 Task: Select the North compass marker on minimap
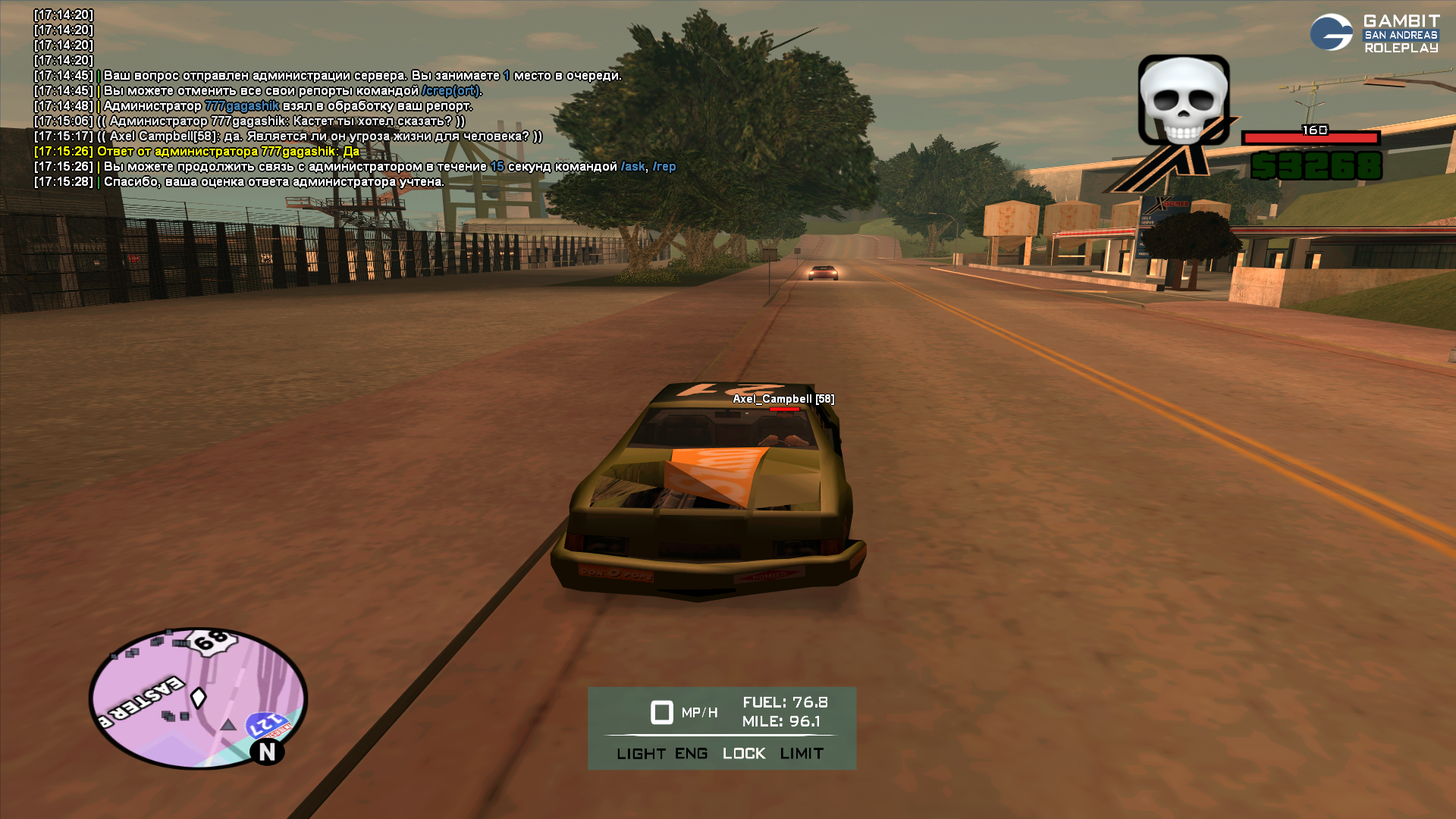(267, 752)
